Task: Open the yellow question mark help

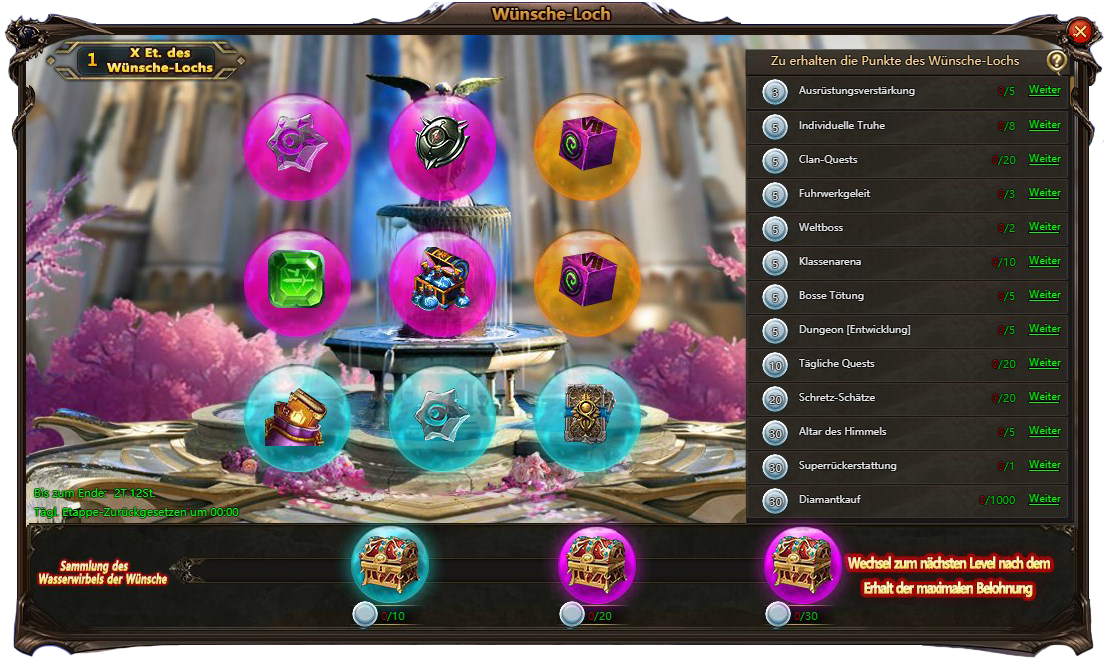Action: 1056,61
